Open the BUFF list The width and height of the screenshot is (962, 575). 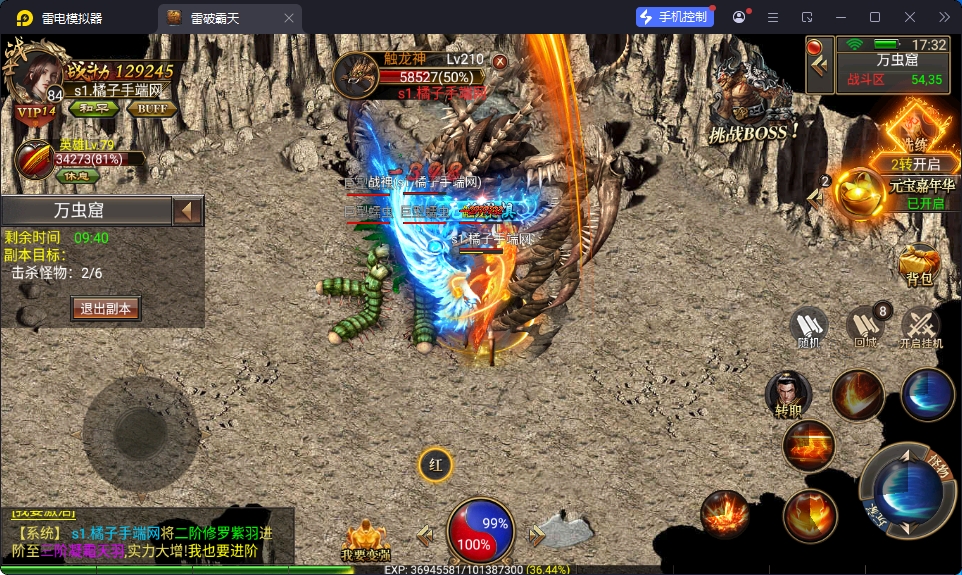pyautogui.click(x=152, y=108)
